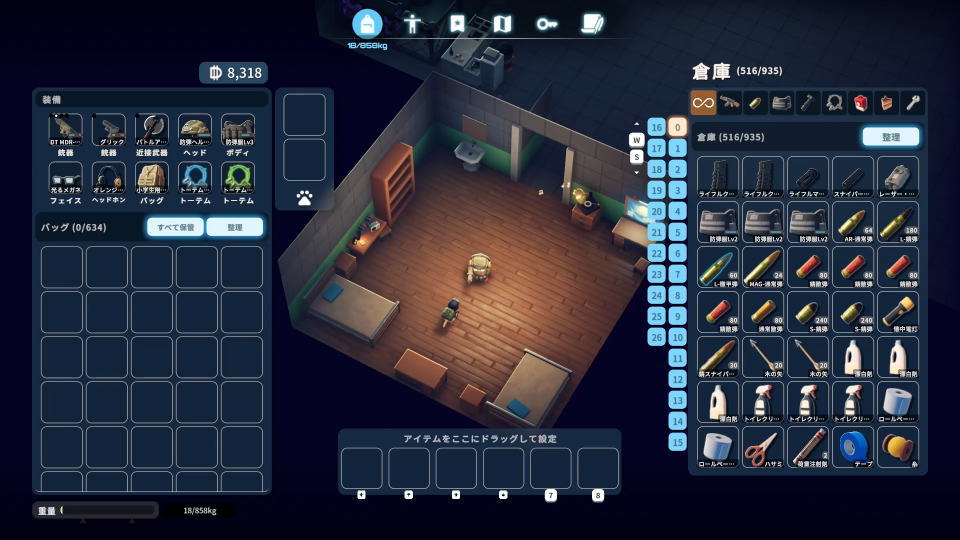The width and height of the screenshot is (960, 540).
Task: Open the pet paw slot panel
Action: [304, 198]
